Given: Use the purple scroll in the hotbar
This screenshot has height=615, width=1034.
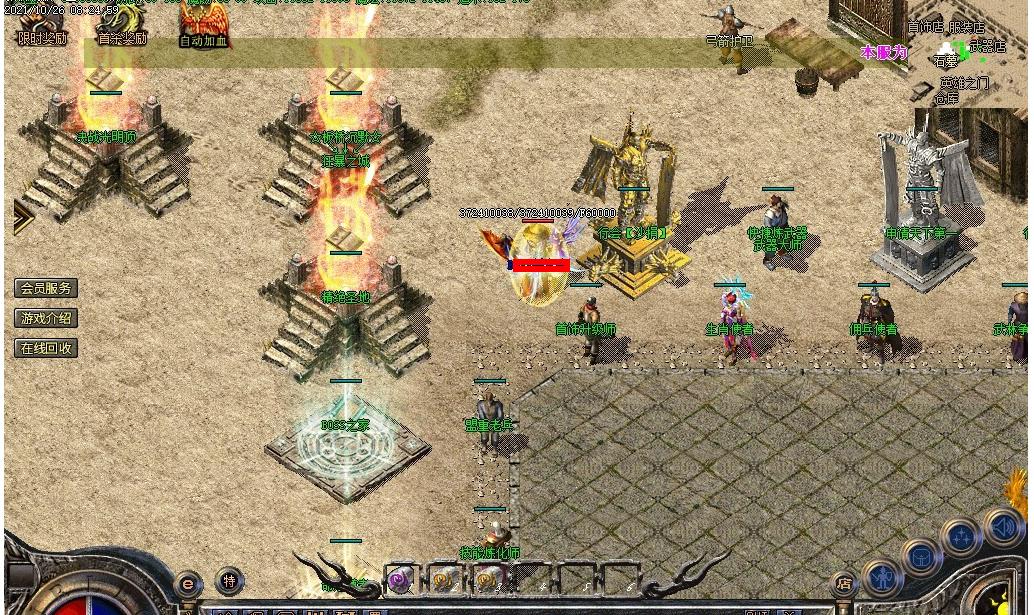Looking at the screenshot, I should (x=401, y=580).
